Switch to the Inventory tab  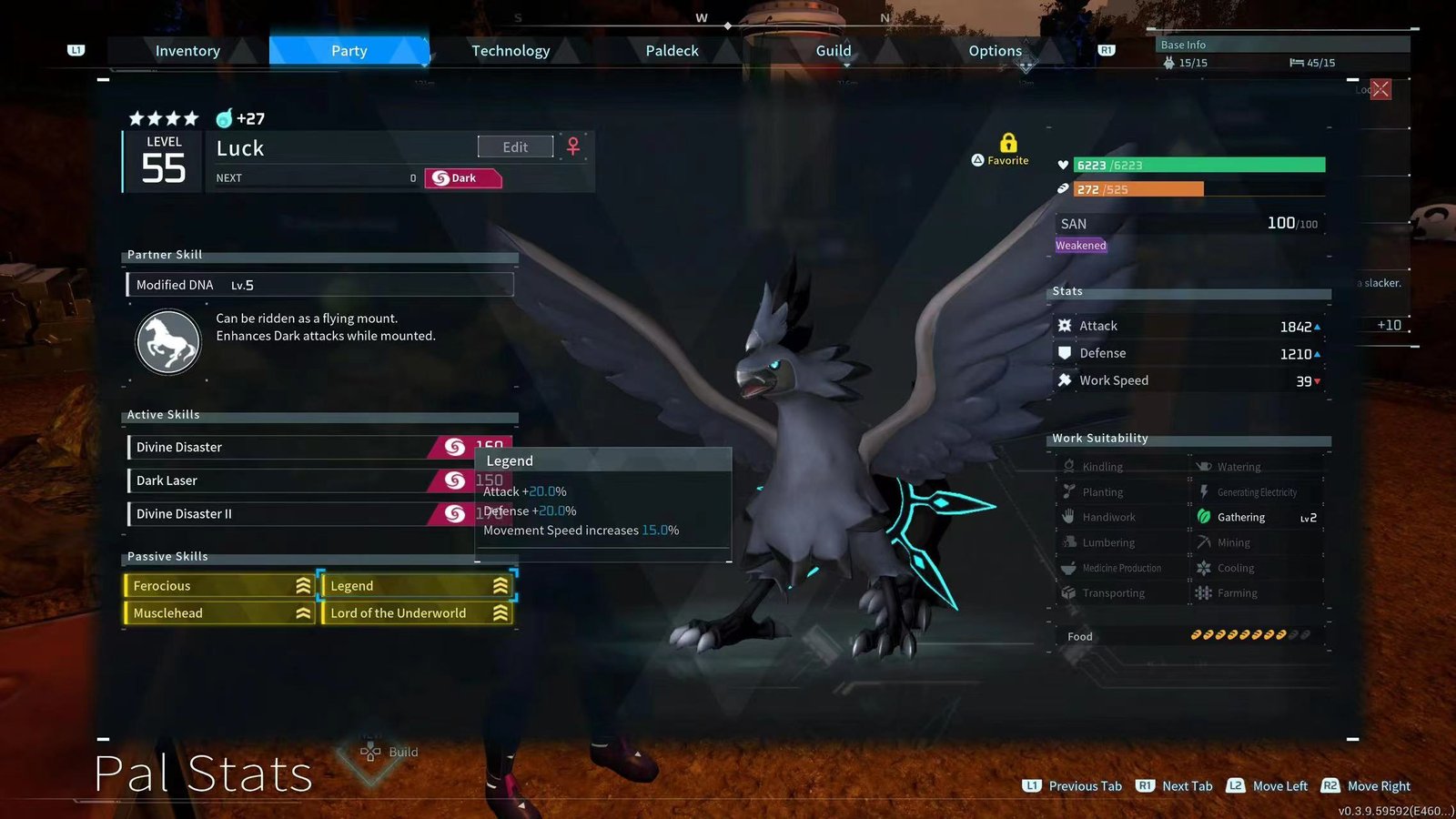click(187, 51)
